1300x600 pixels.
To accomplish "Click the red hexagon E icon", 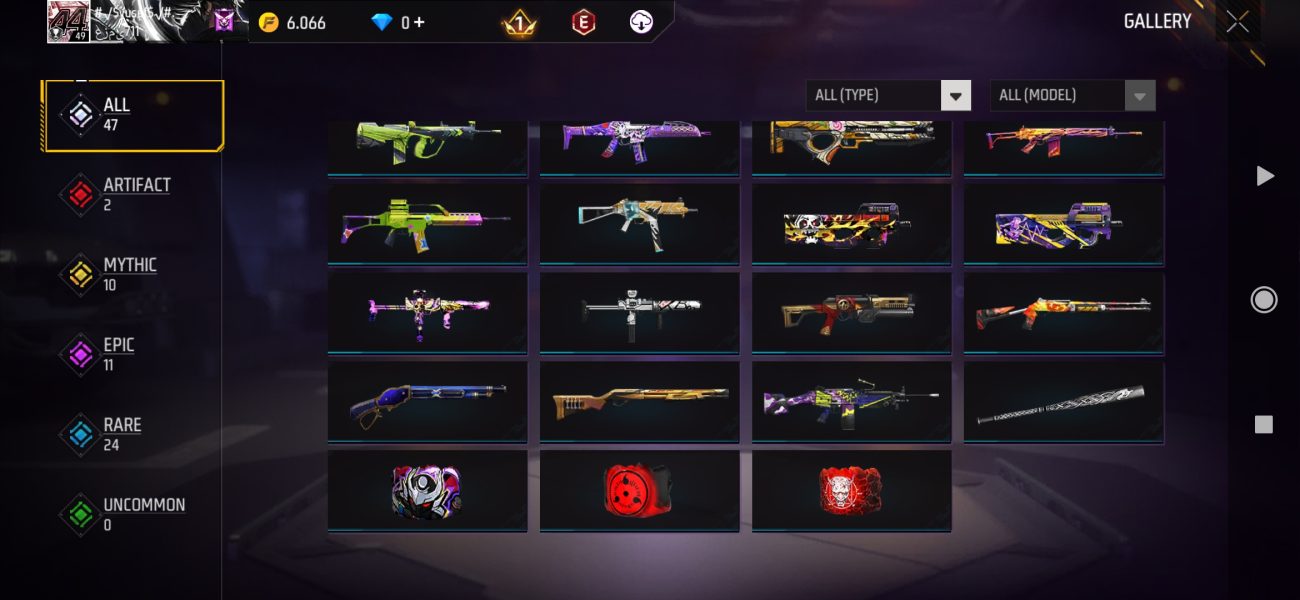I will point(583,22).
